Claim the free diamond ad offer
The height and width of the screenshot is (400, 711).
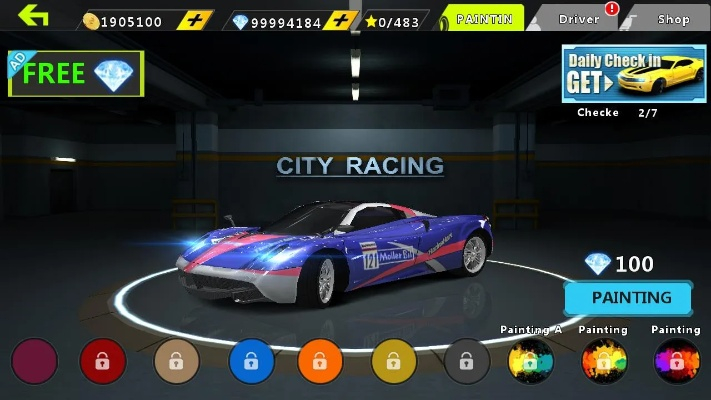click(76, 73)
